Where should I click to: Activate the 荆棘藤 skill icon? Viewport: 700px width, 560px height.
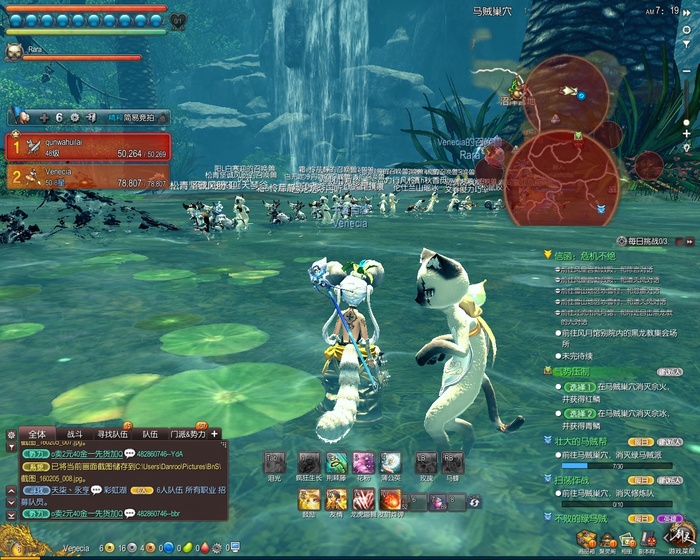337,463
